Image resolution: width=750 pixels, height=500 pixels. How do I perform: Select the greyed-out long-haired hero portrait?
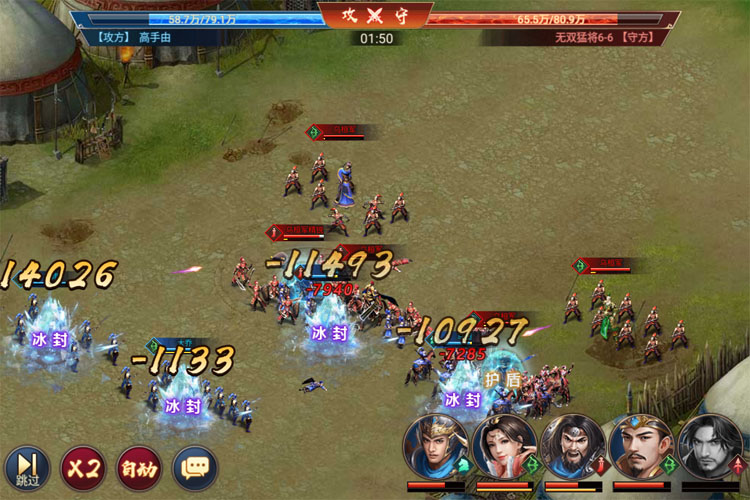click(x=710, y=447)
